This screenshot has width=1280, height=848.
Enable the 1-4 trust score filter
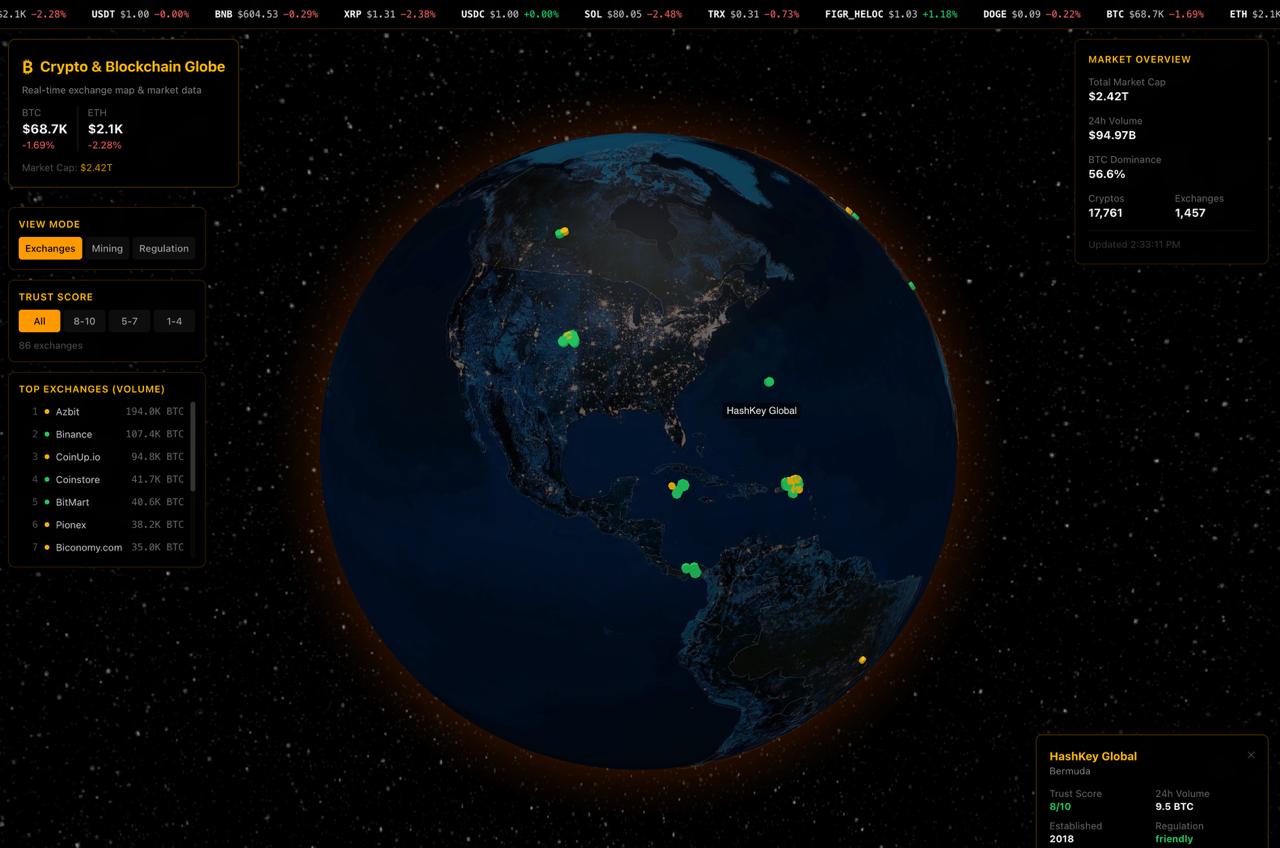click(x=174, y=321)
